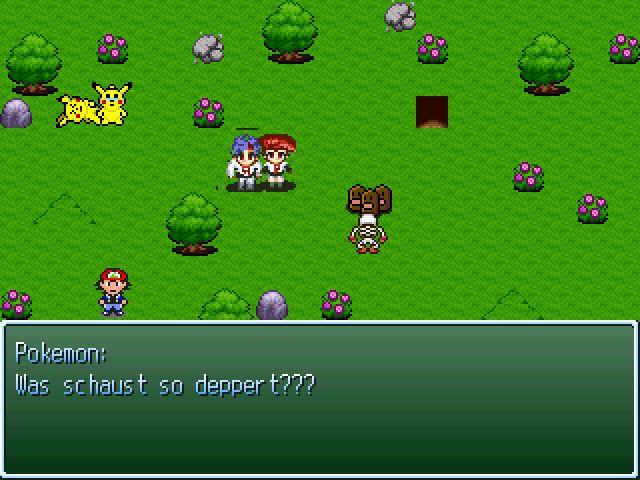Screen dimensions: 640x480
Task: Advance the Pokemon dialogue message box
Action: 320,398
